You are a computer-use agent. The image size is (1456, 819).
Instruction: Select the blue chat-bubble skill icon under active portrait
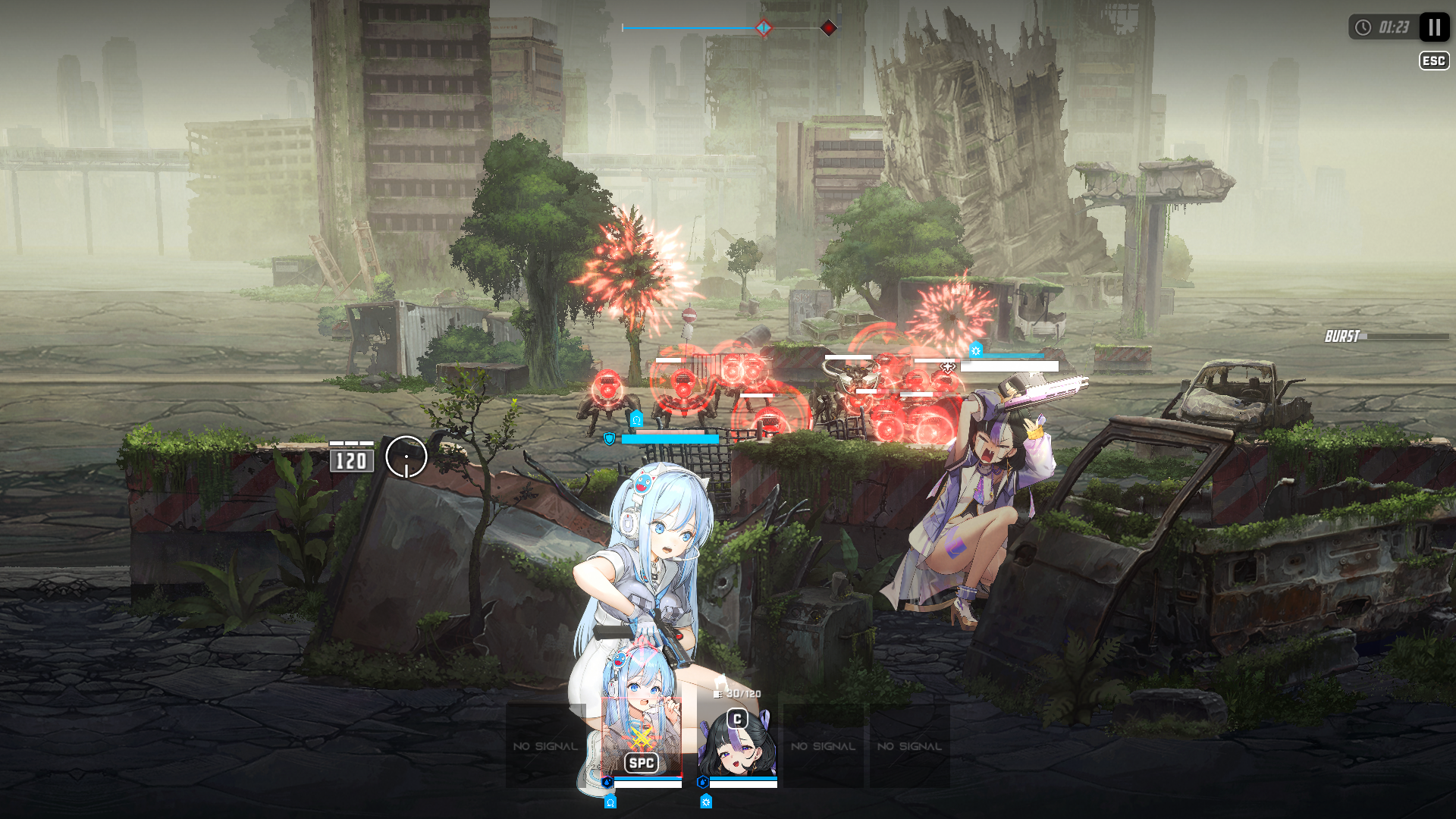[x=610, y=802]
